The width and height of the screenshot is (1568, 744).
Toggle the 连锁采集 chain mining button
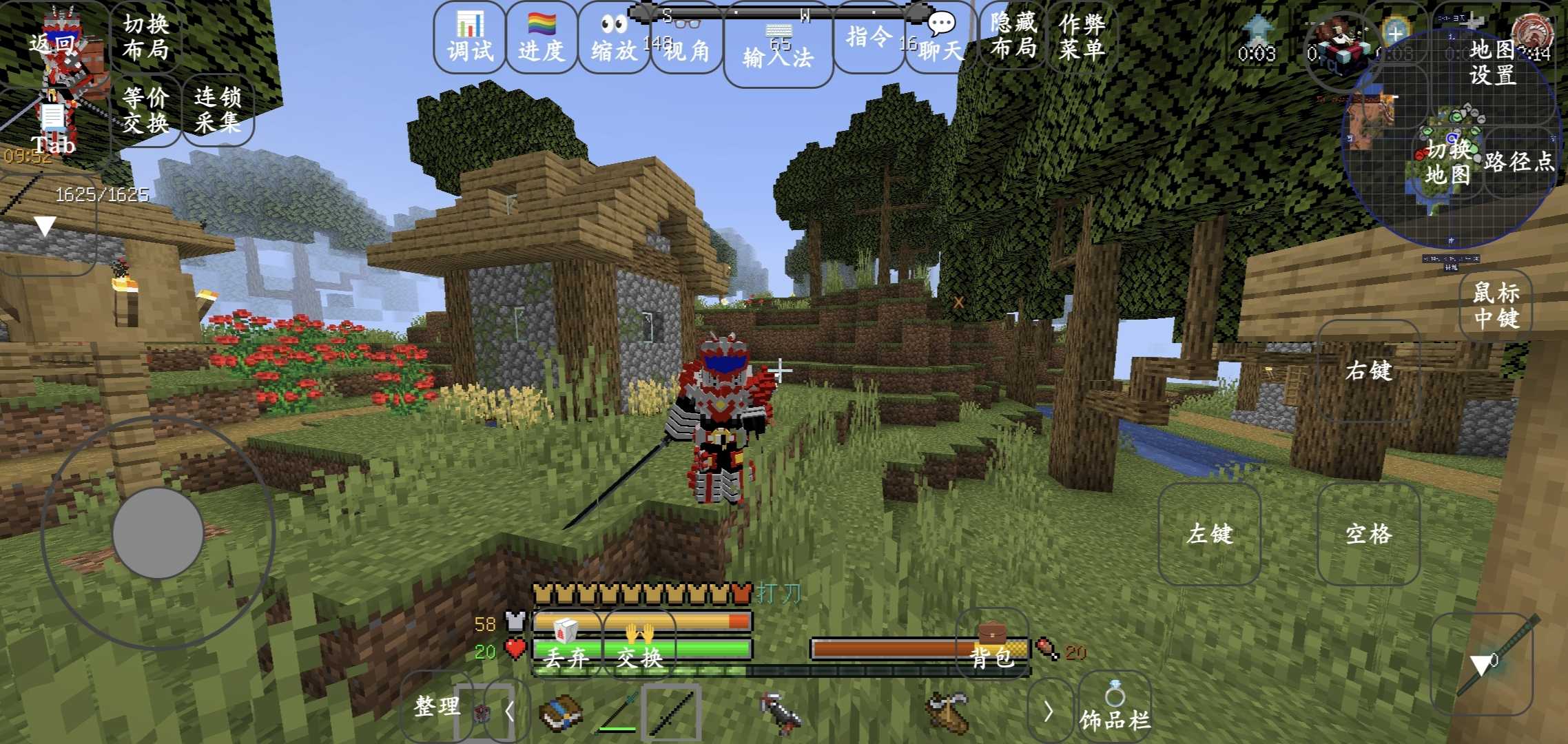tap(218, 110)
